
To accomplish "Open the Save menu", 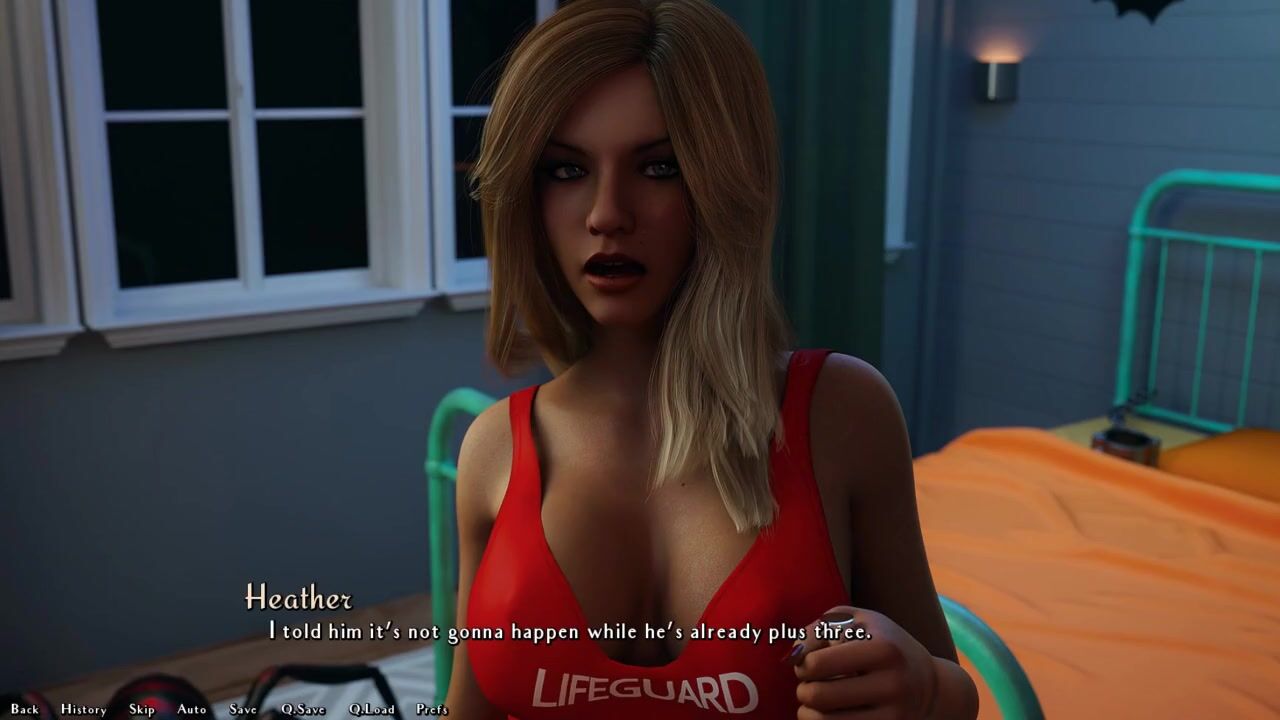I will coord(243,709).
